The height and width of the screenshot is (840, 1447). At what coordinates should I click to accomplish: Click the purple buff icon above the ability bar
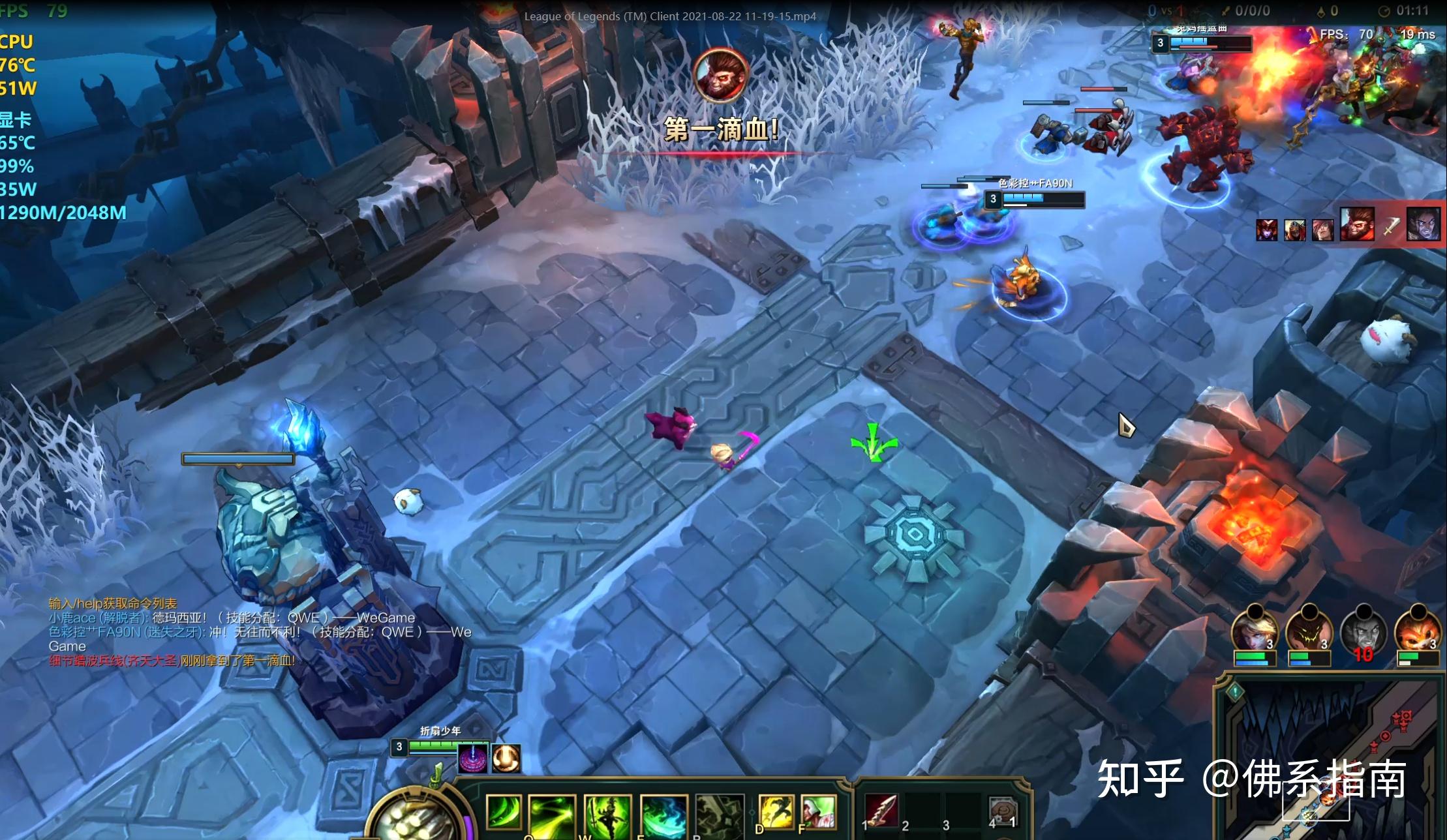[x=473, y=758]
